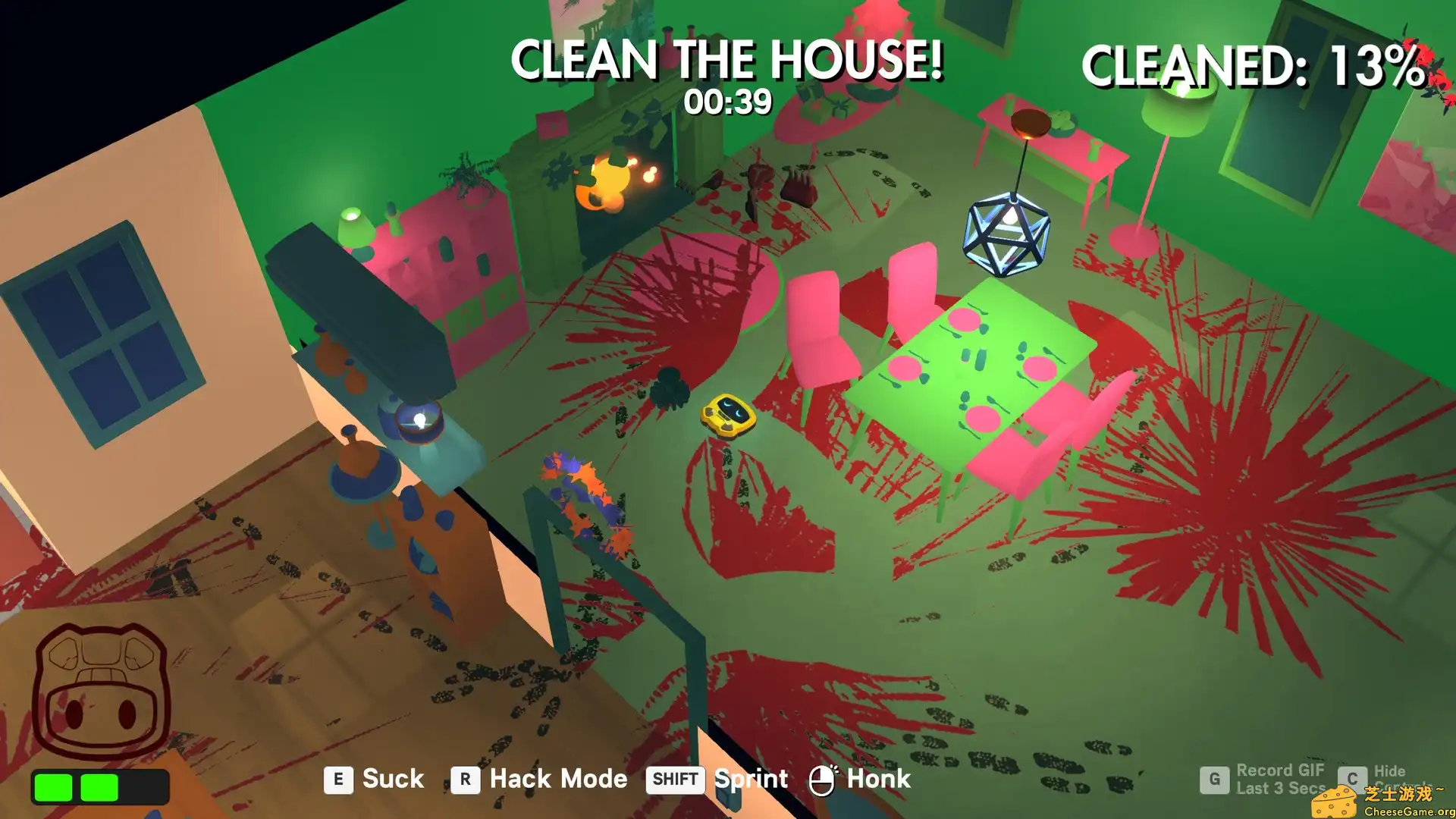Click the SHIFT badge for Sprint

point(673,779)
